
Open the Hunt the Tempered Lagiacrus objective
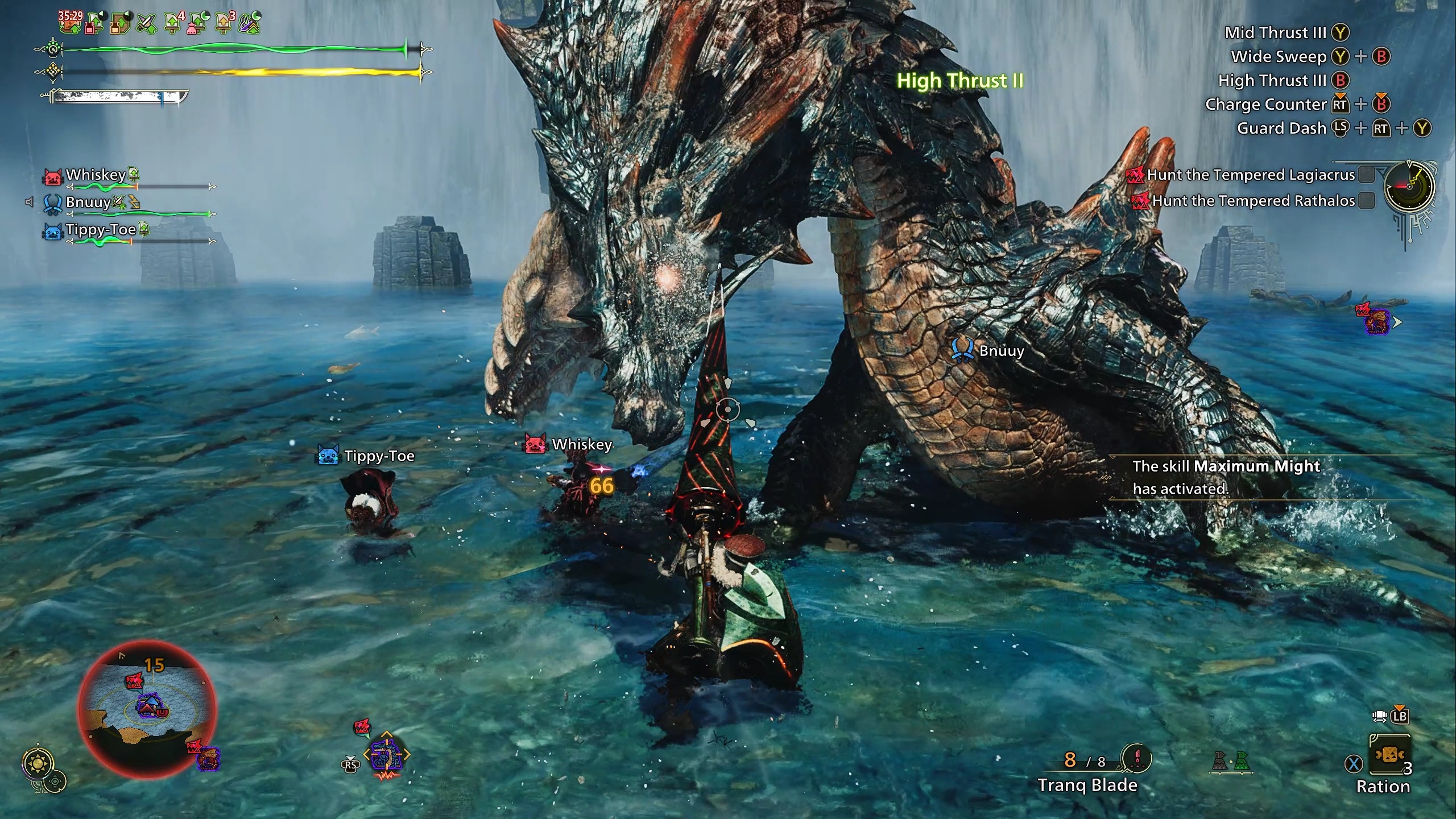point(1250,175)
